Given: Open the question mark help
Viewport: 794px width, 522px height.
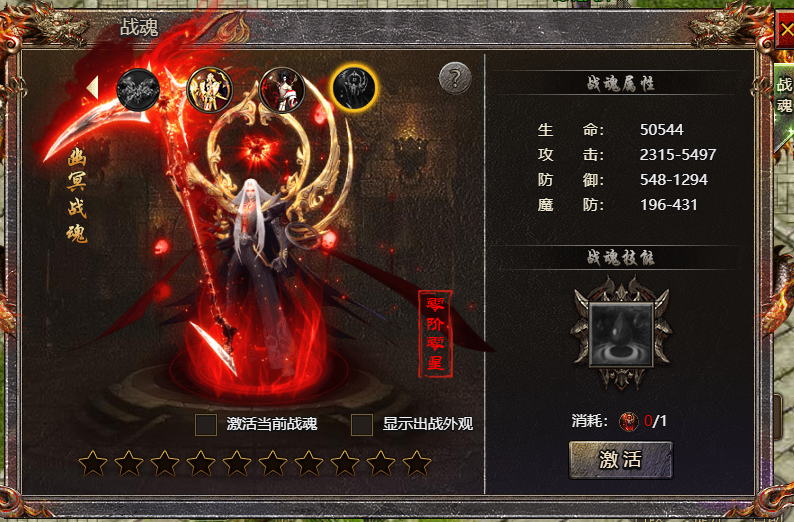Looking at the screenshot, I should pyautogui.click(x=454, y=77).
